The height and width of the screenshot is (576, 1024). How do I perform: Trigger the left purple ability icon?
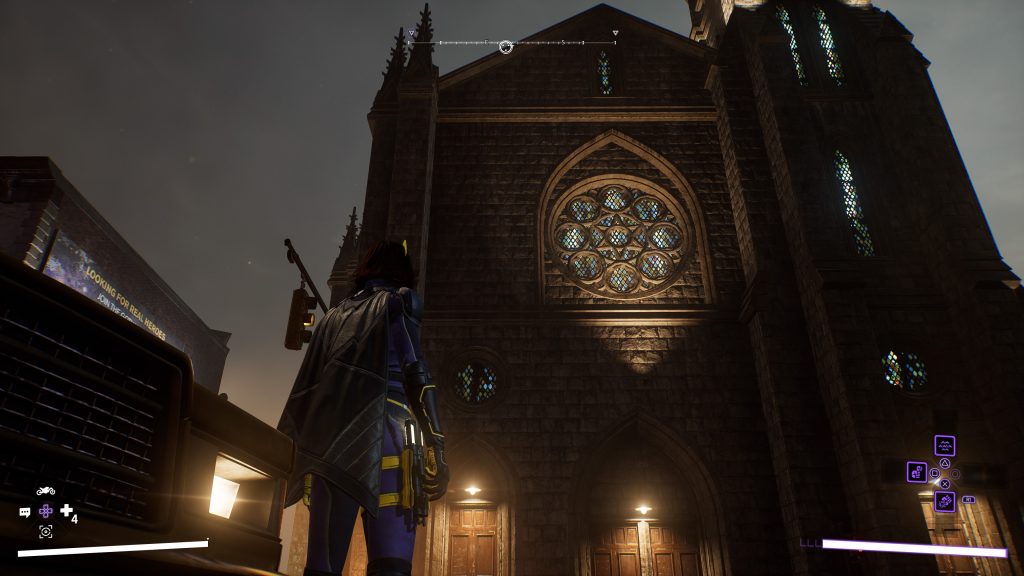point(917,472)
